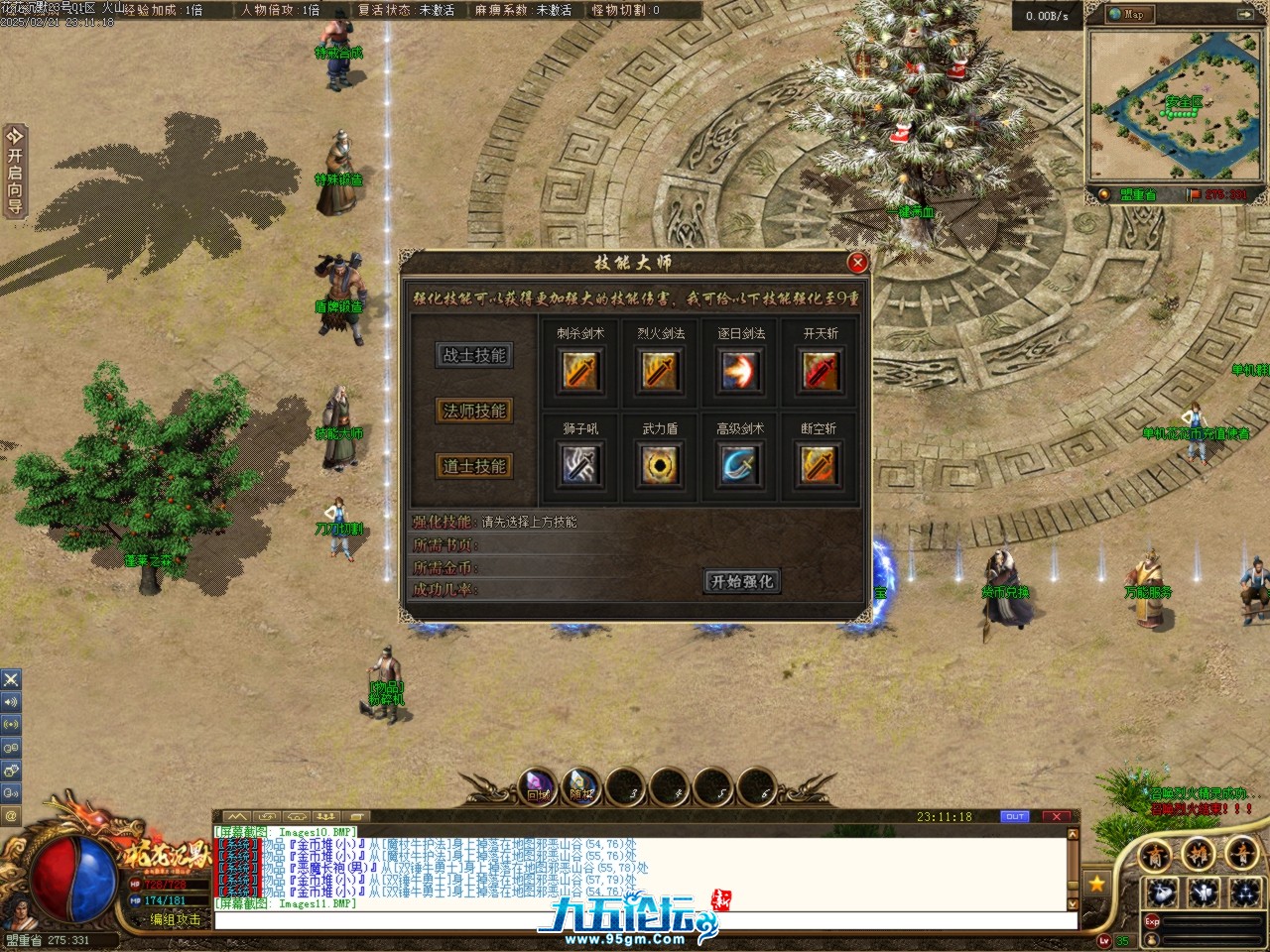Select the 烈火剑法 skill icon

pyautogui.click(x=661, y=372)
